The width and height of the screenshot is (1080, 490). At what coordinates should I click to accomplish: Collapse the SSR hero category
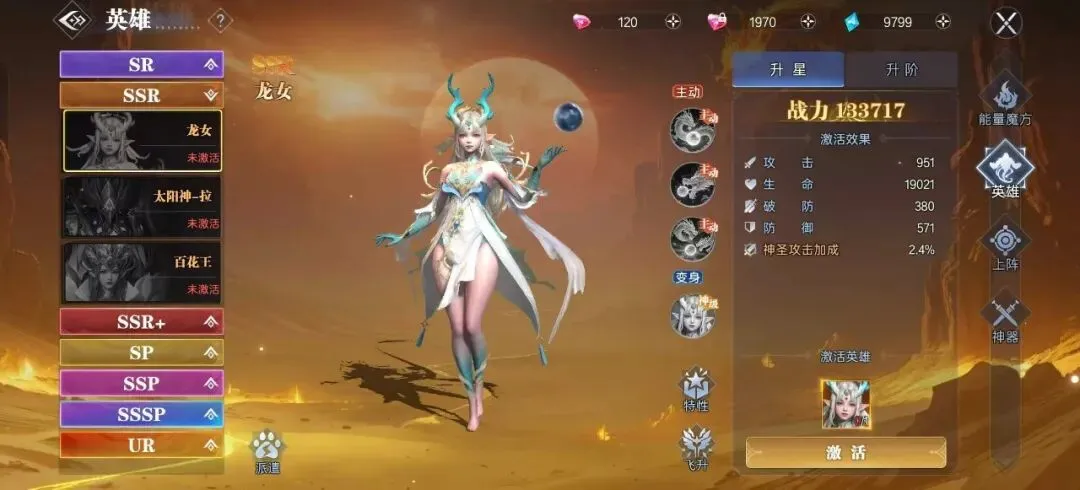(x=141, y=95)
